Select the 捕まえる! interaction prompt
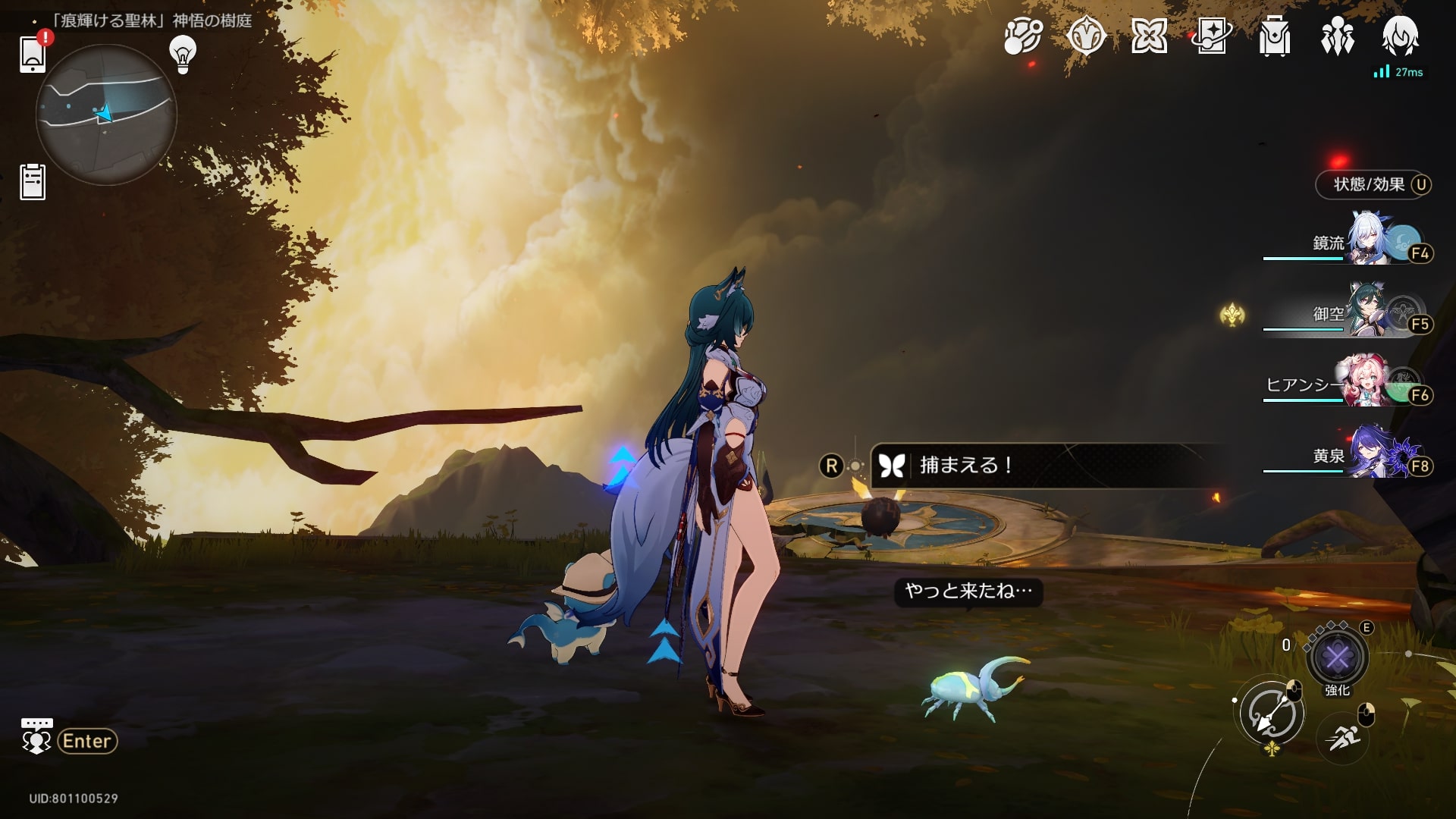Viewport: 1456px width, 819px height. tap(965, 466)
